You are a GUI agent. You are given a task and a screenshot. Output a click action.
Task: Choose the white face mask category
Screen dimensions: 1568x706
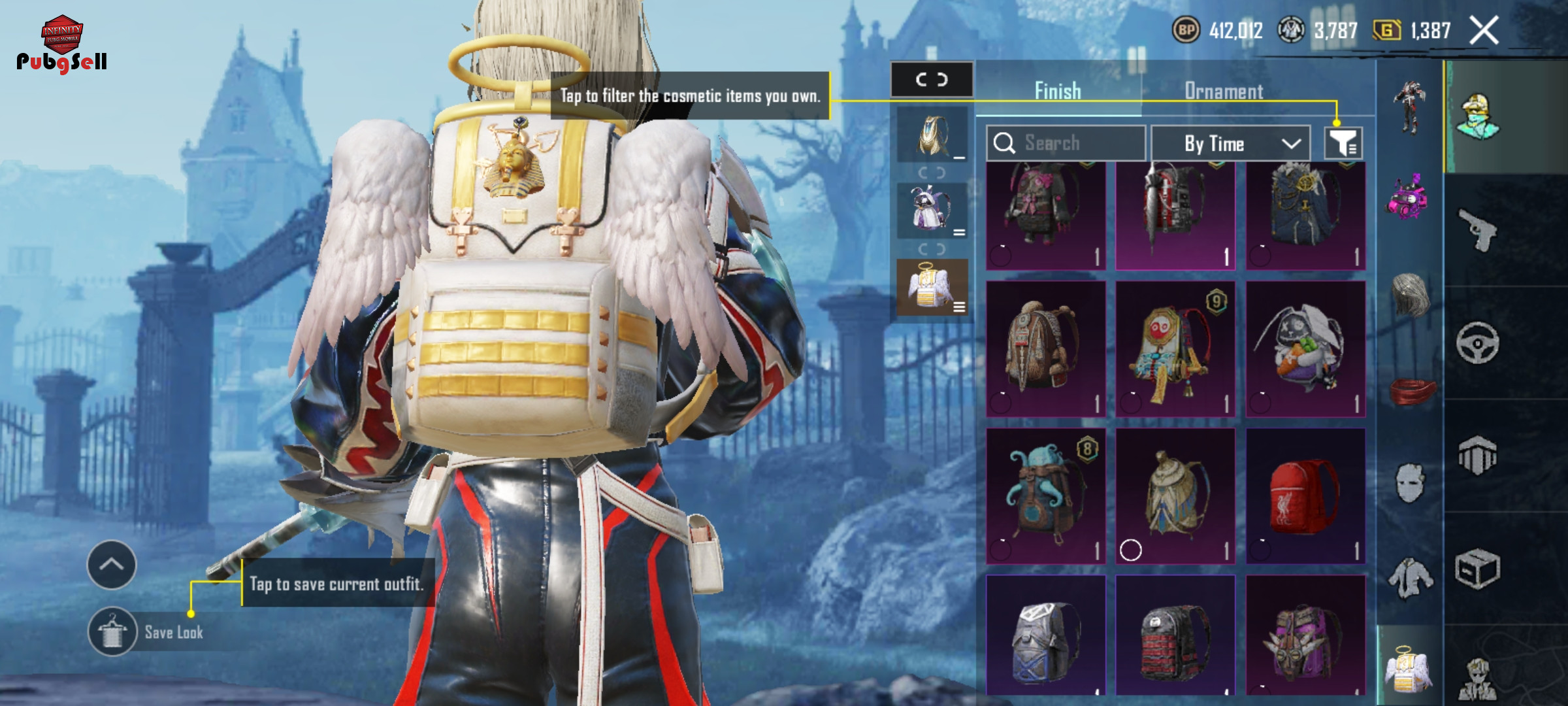(x=1410, y=483)
